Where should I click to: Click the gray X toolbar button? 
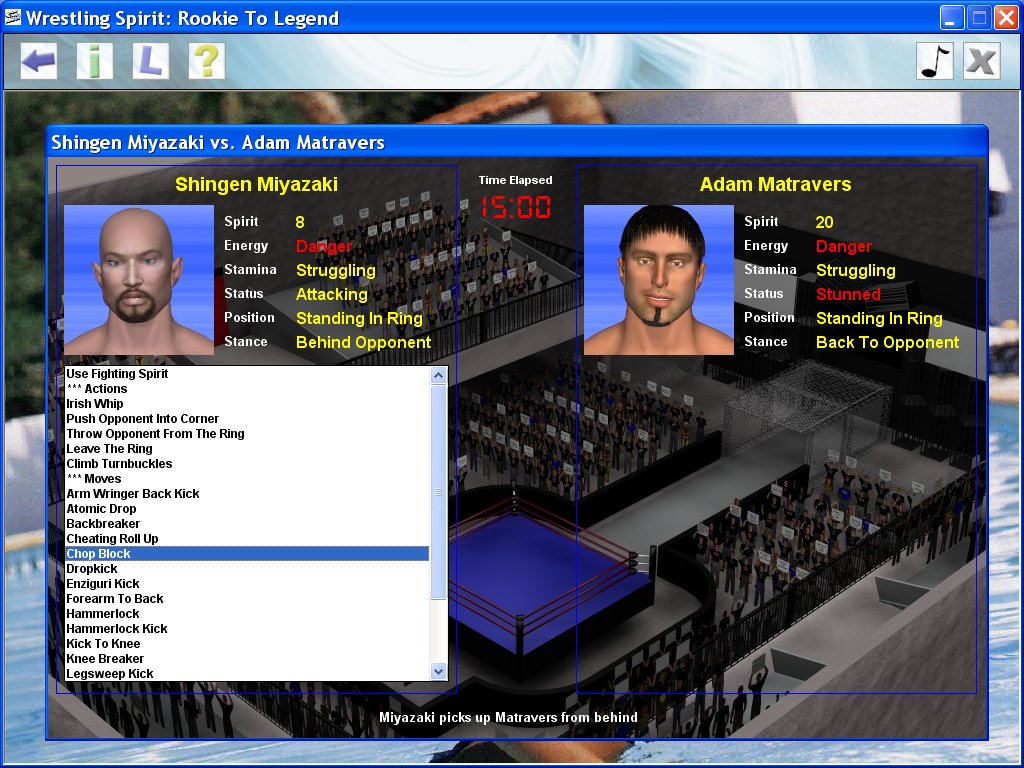(982, 61)
